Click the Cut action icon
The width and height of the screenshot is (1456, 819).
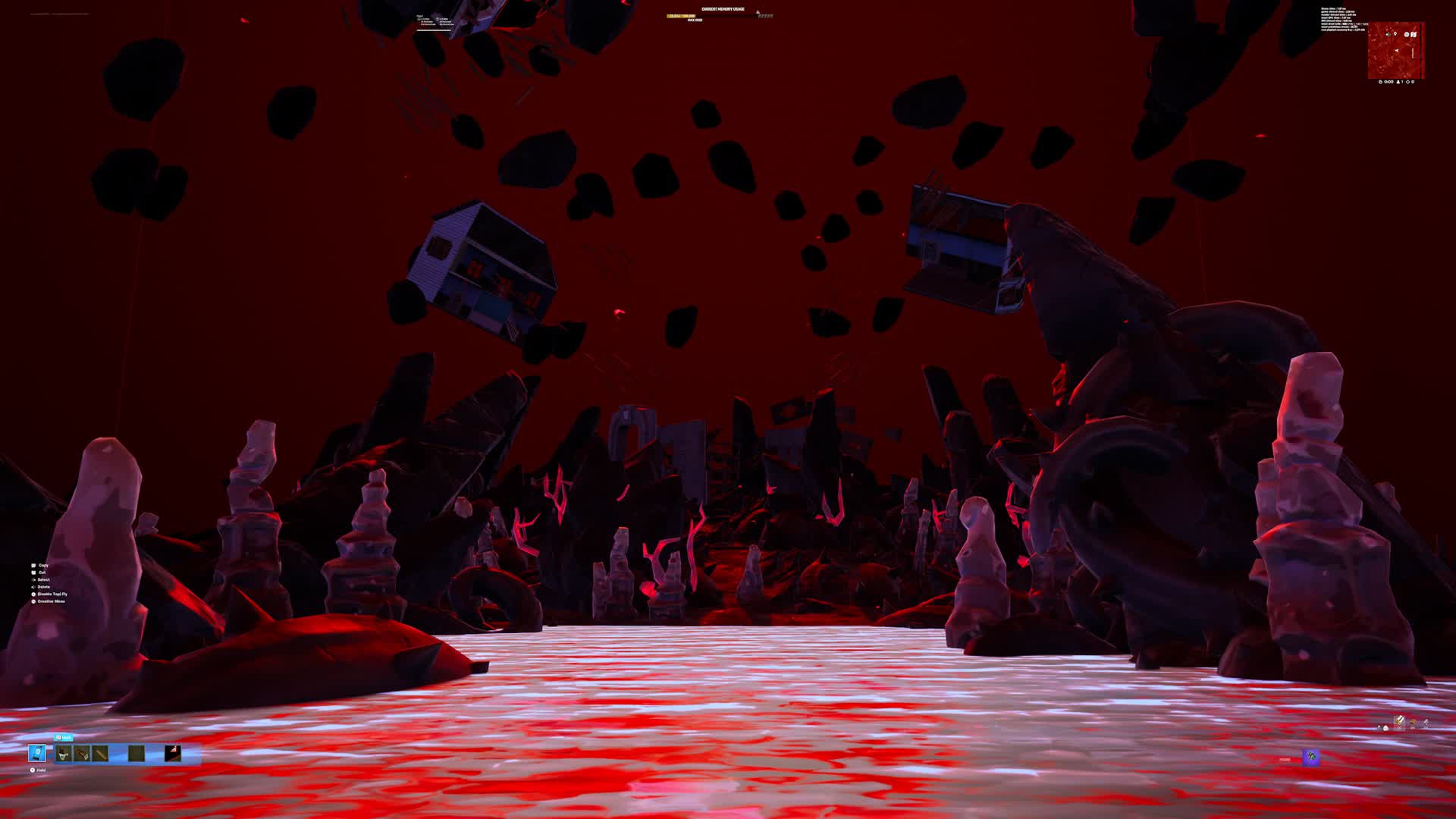tap(33, 573)
